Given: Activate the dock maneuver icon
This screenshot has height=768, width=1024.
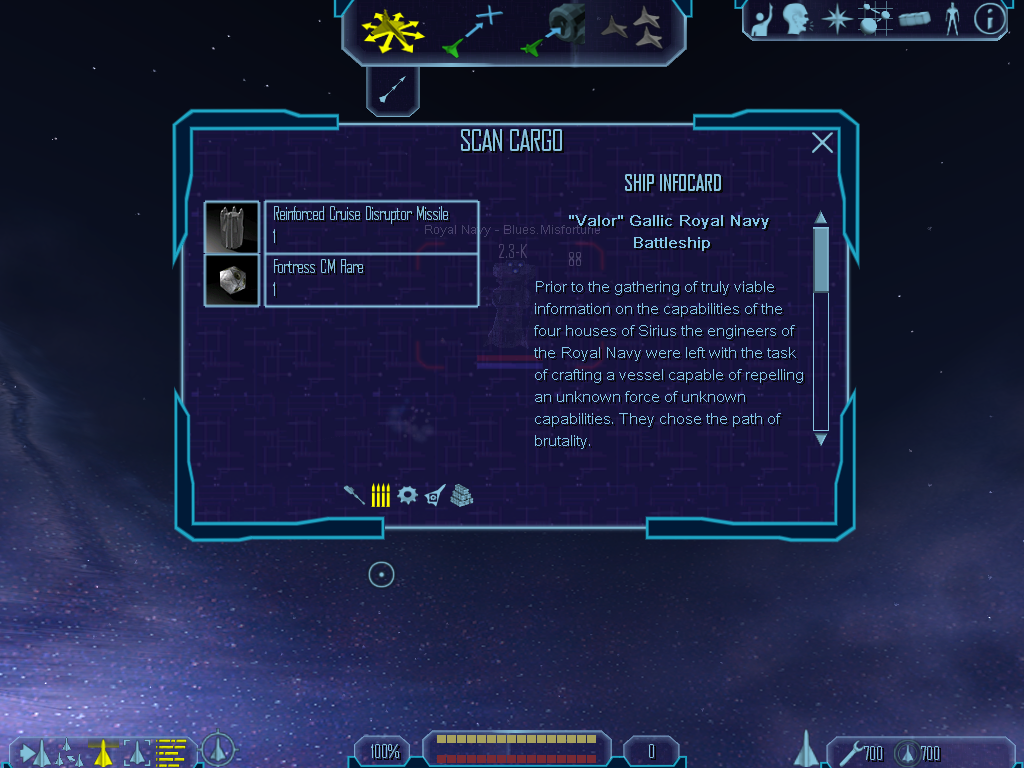Looking at the screenshot, I should pyautogui.click(x=553, y=30).
